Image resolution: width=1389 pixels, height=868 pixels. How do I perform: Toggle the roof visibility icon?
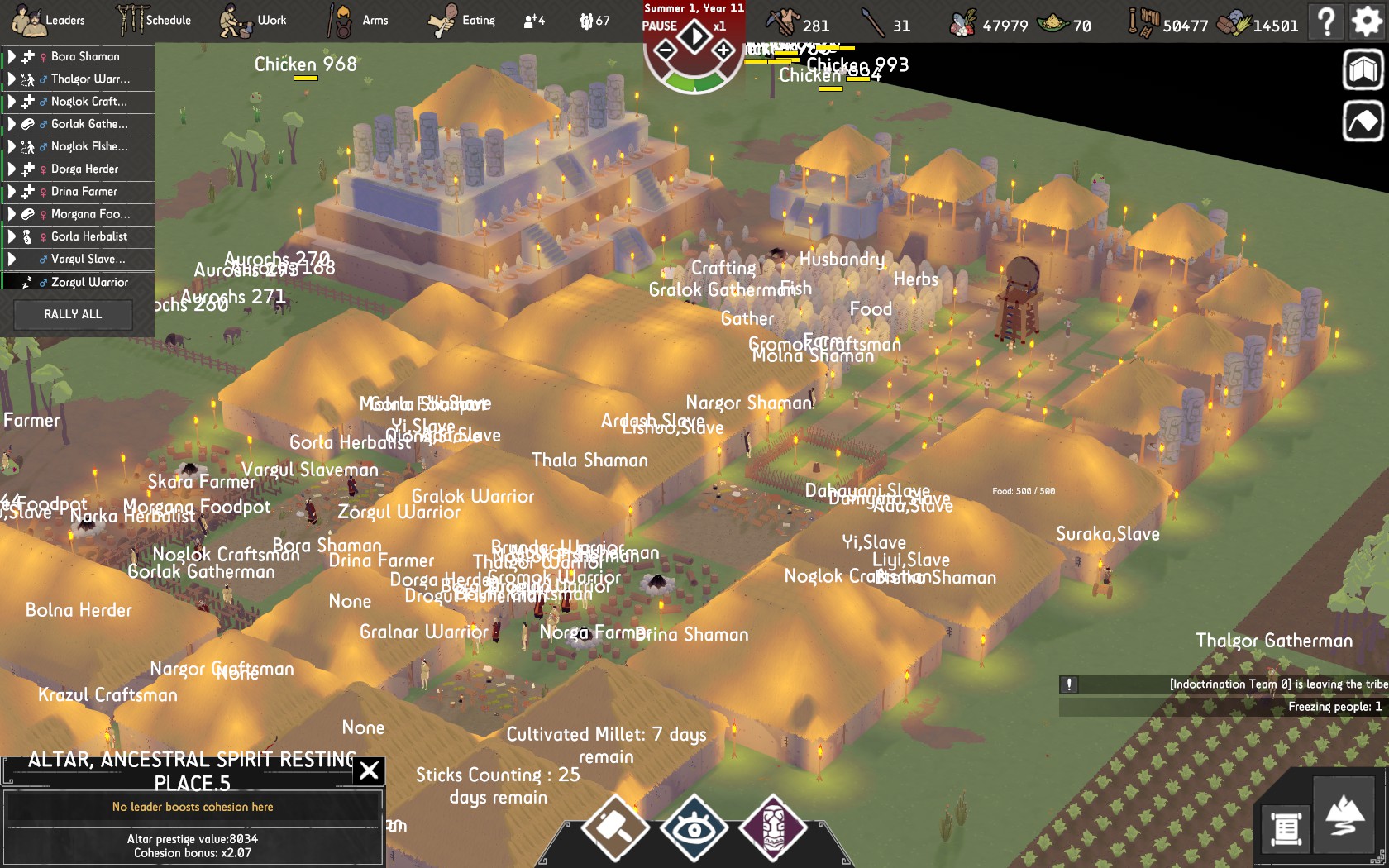(x=1363, y=122)
